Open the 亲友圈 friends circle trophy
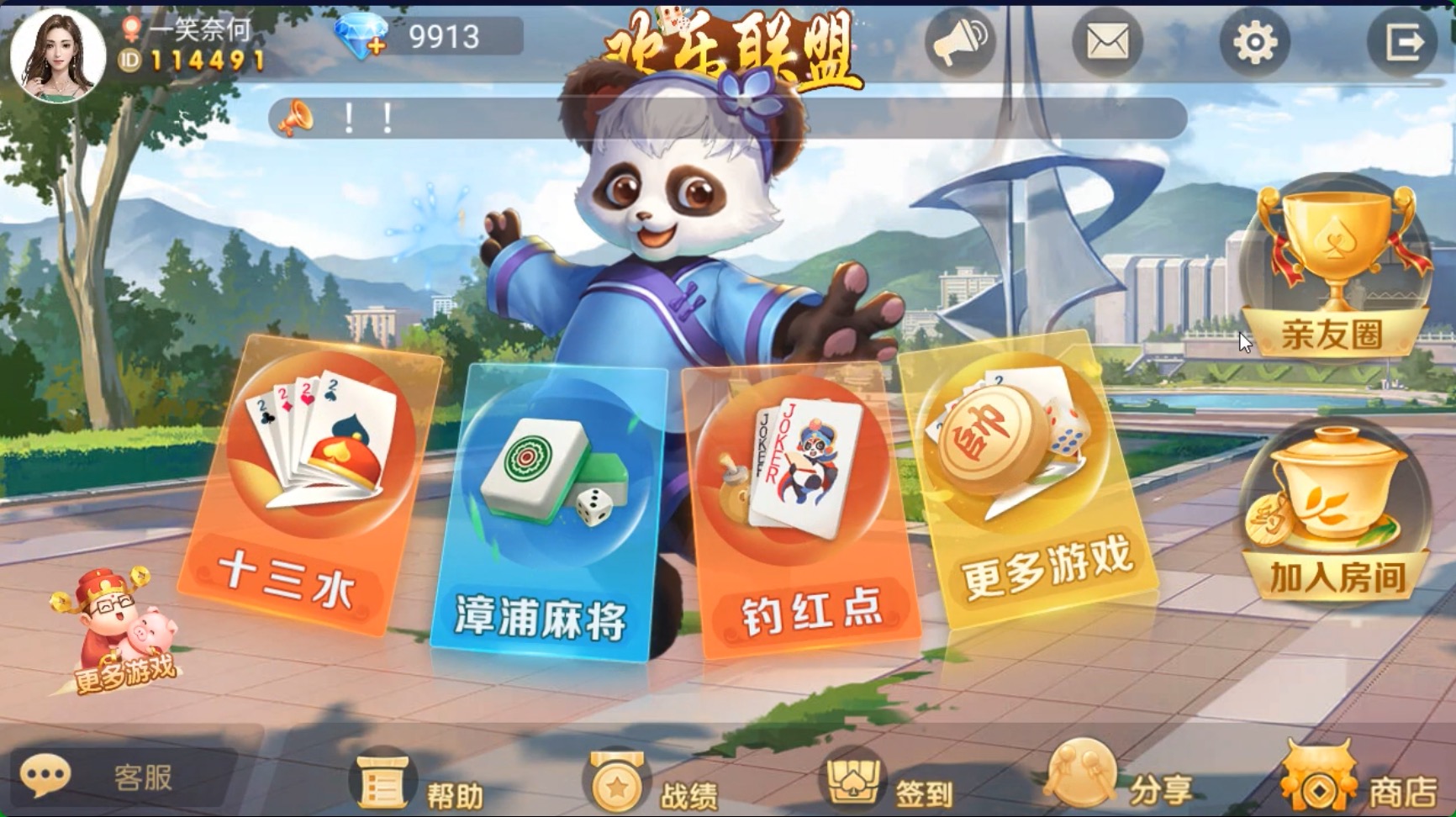The image size is (1456, 817). (x=1337, y=261)
